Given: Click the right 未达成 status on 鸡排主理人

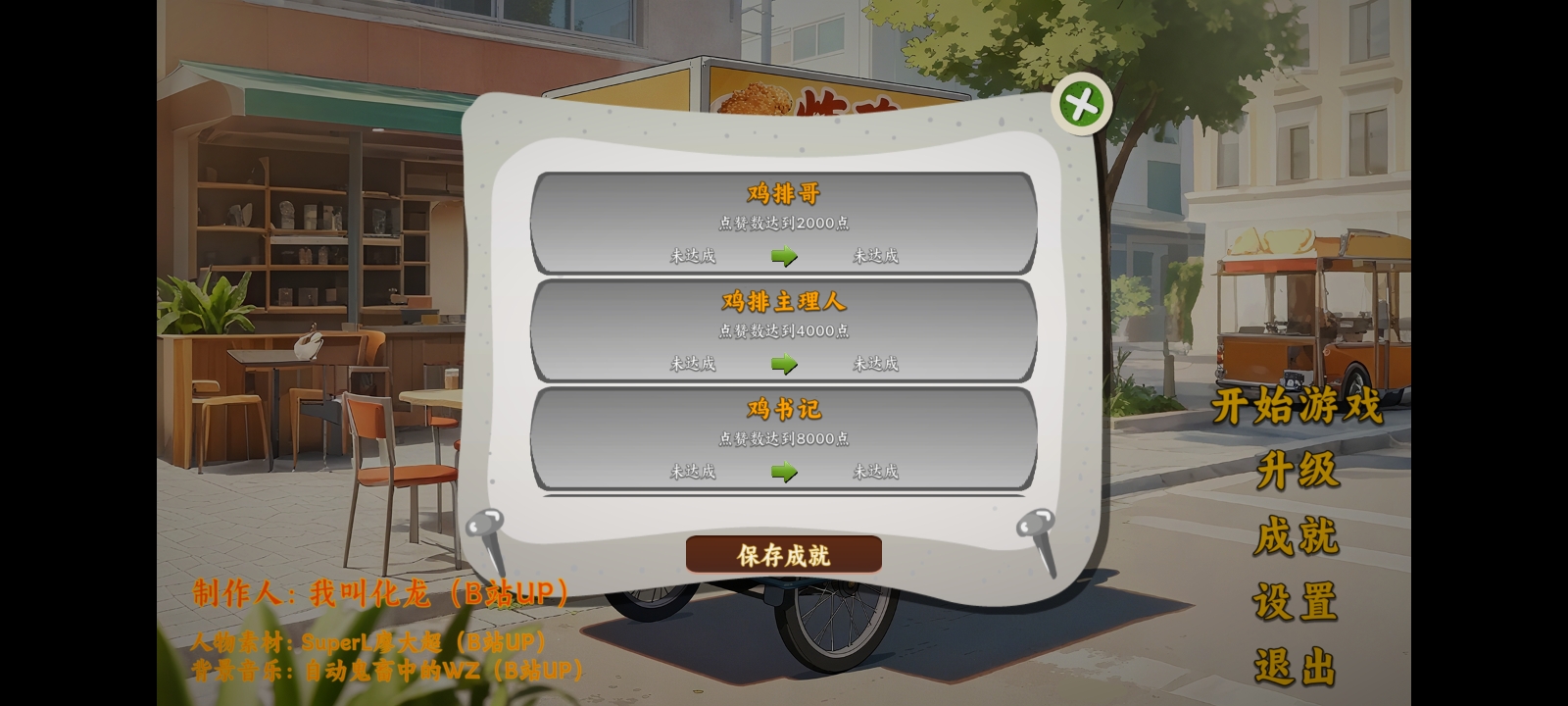Looking at the screenshot, I should [875, 362].
